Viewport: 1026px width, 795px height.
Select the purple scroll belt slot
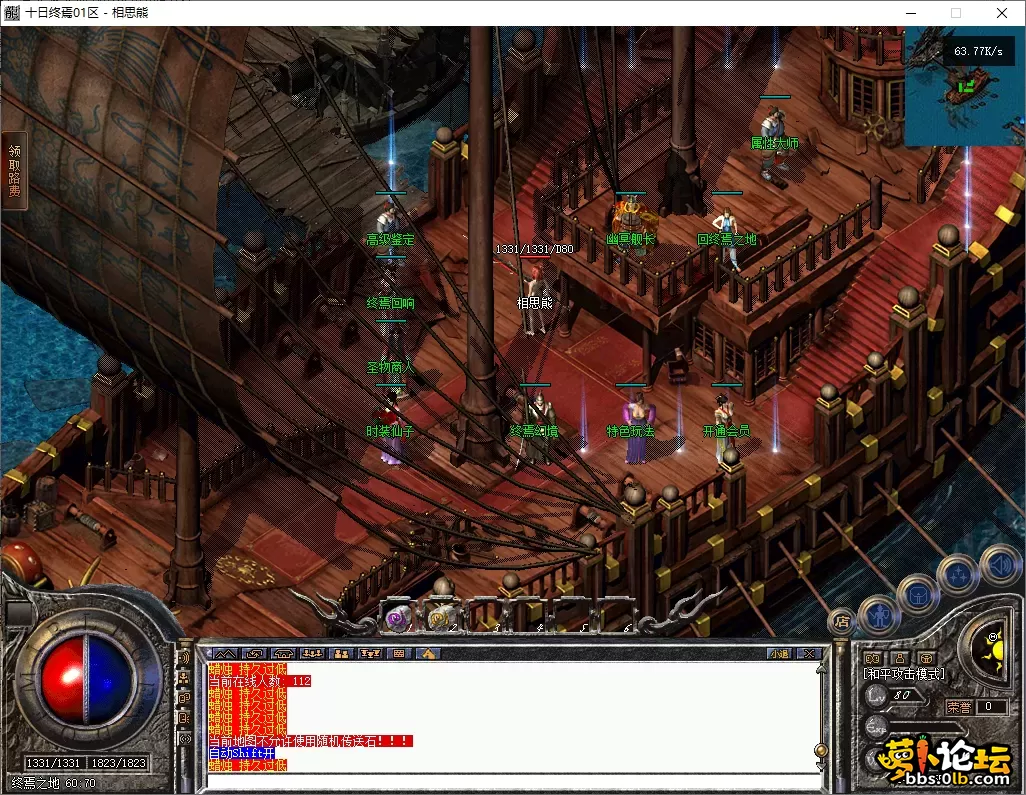397,618
